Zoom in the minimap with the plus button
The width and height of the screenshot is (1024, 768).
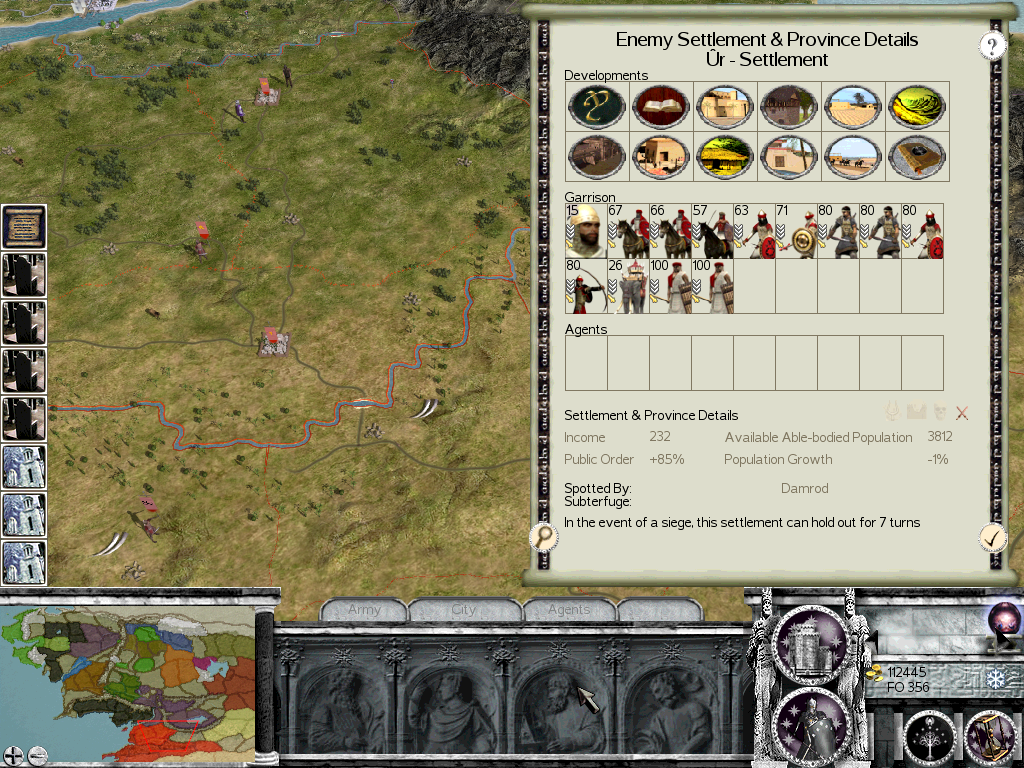point(13,755)
